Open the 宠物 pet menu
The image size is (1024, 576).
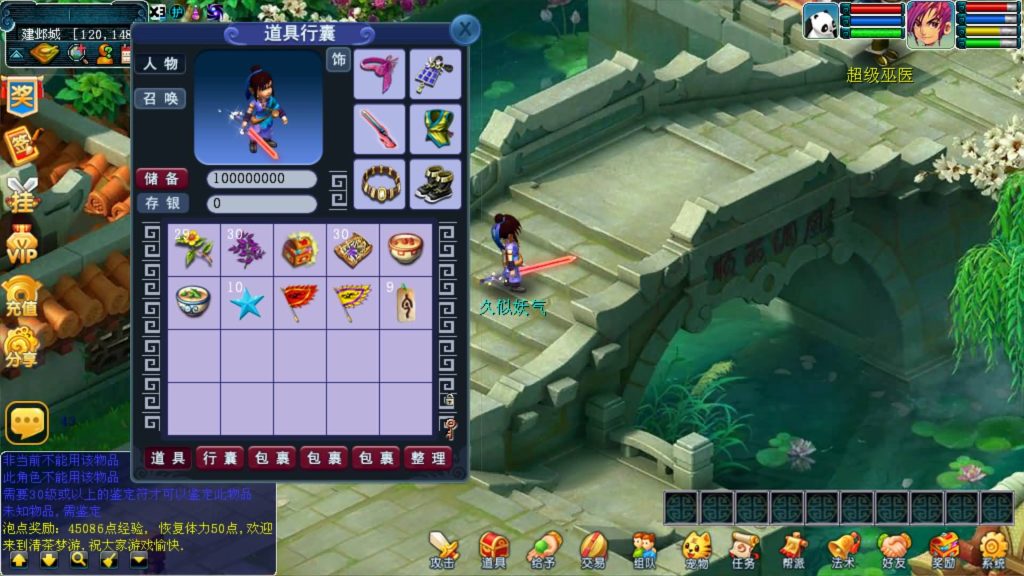696,549
